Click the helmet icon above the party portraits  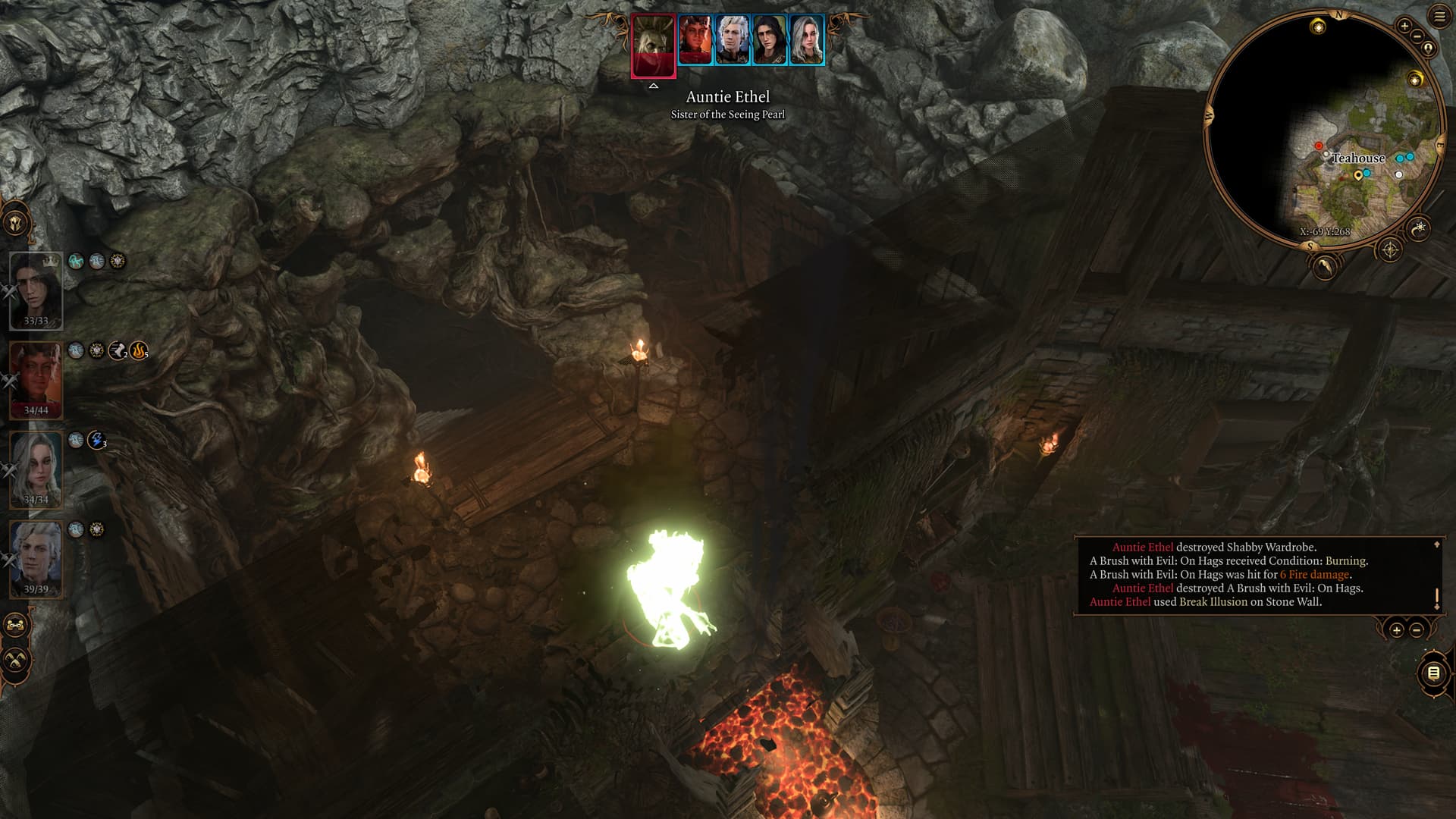(x=16, y=224)
